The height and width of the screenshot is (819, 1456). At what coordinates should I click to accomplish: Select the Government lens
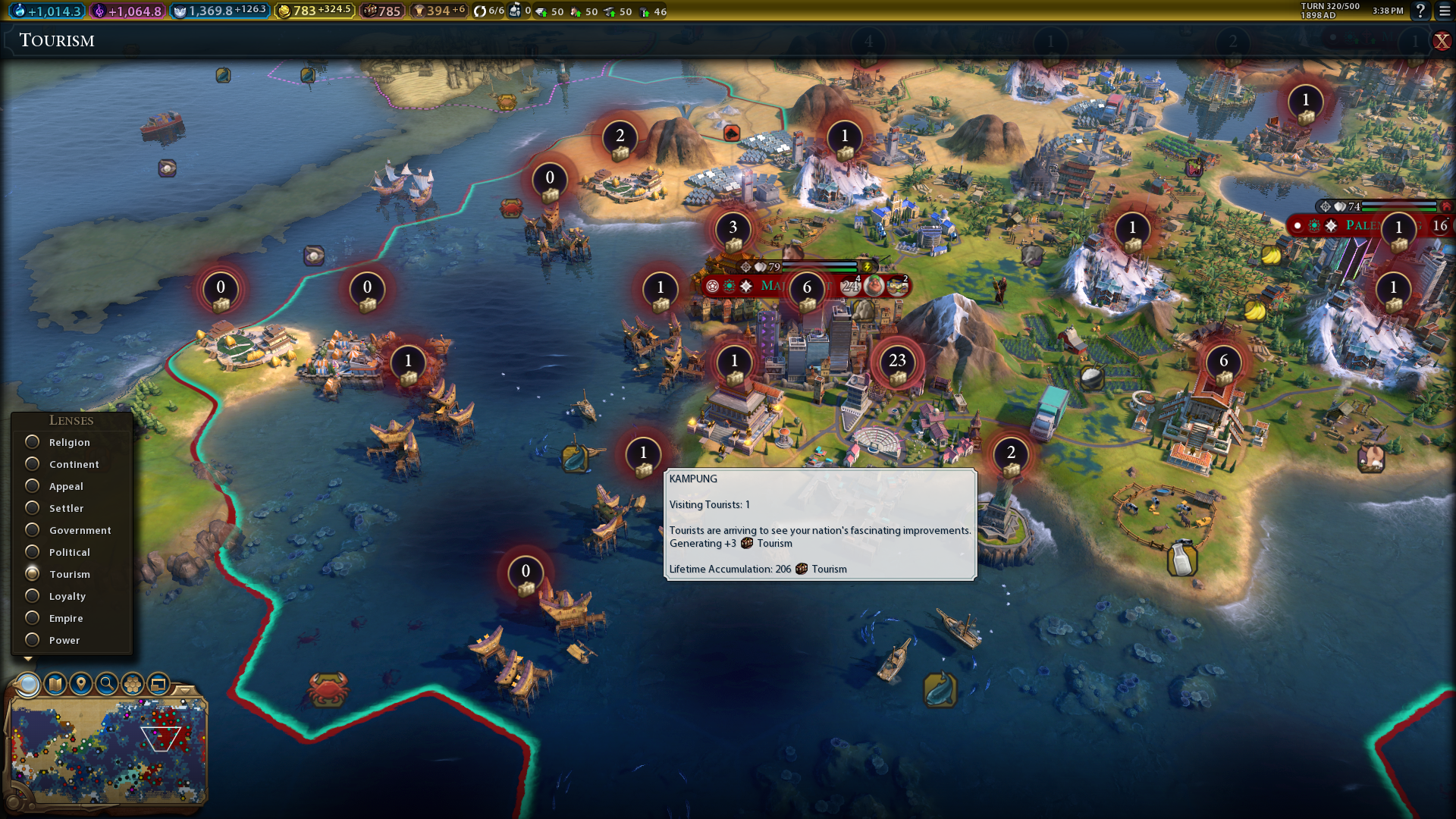(33, 530)
